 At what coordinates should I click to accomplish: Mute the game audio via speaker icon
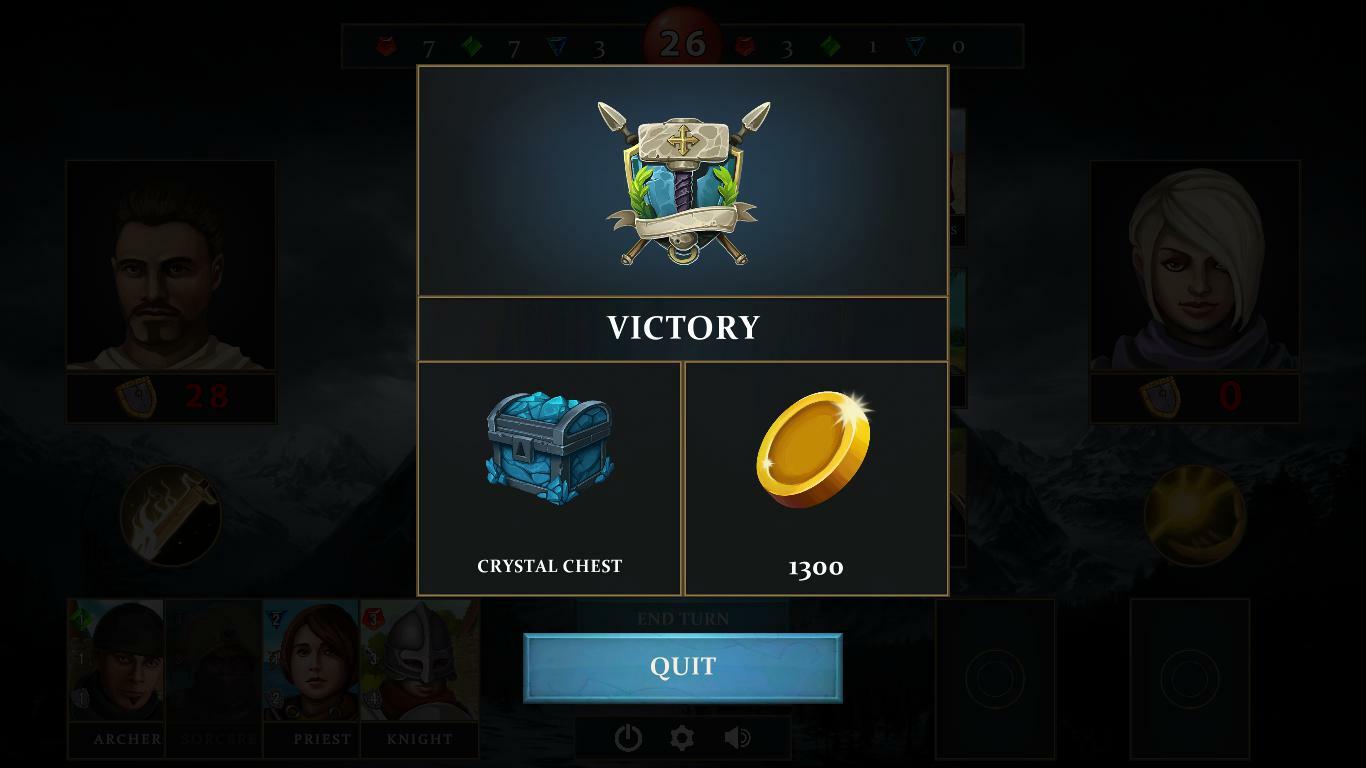[738, 737]
